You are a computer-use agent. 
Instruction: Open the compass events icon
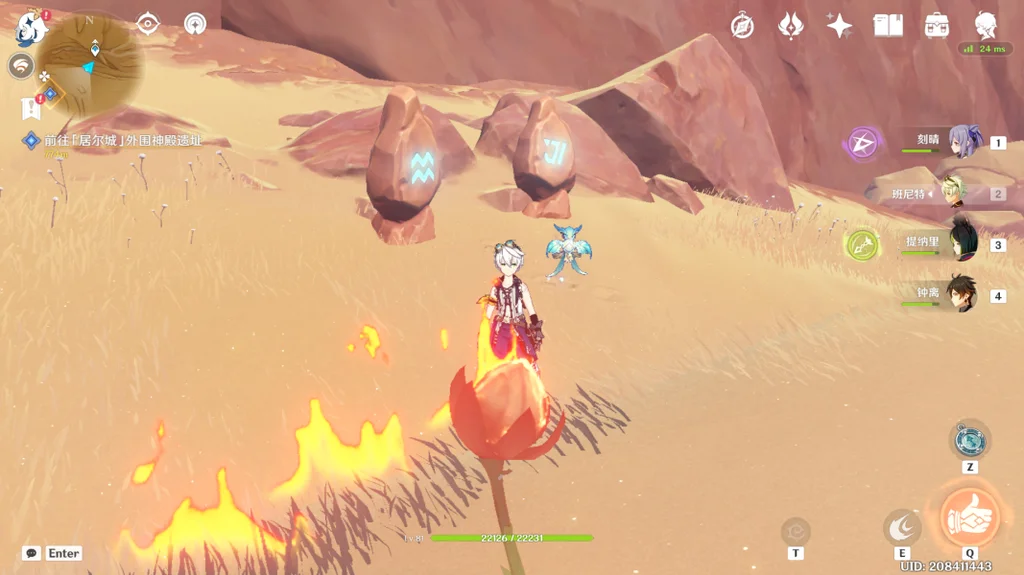pyautogui.click(x=742, y=26)
